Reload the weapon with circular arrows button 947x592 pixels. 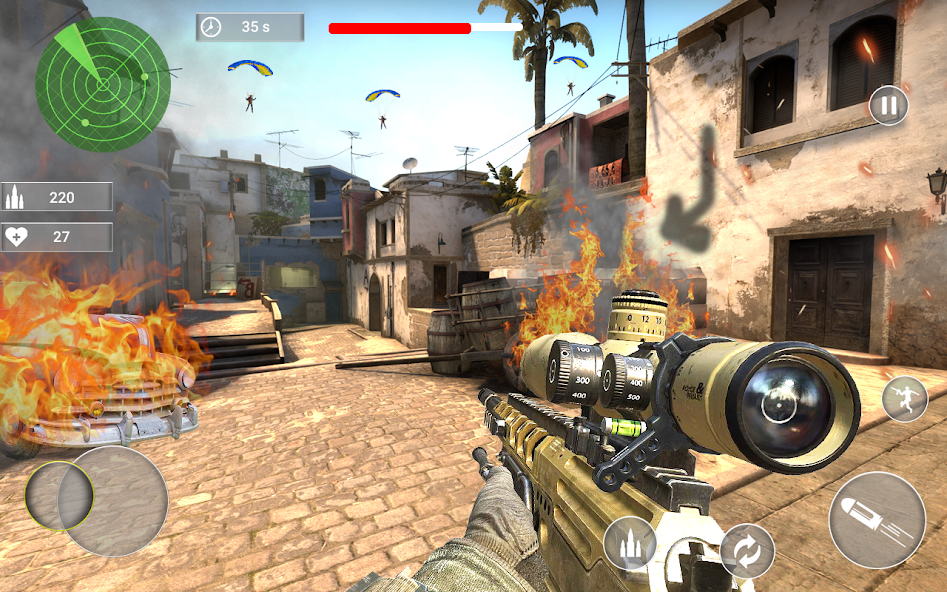[747, 551]
